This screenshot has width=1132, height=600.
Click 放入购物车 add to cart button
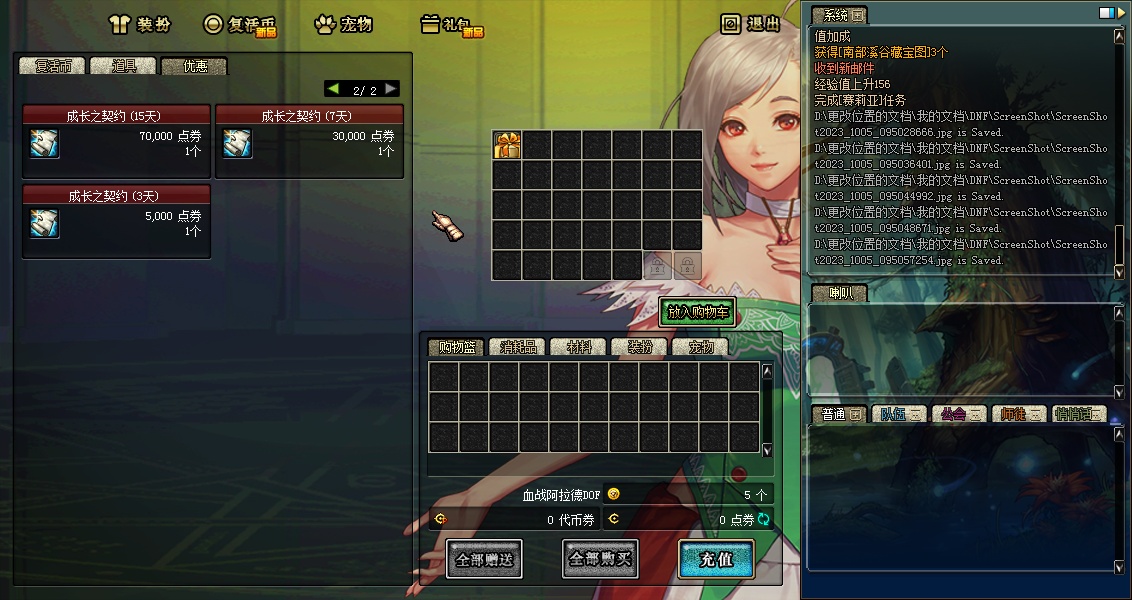click(x=698, y=312)
